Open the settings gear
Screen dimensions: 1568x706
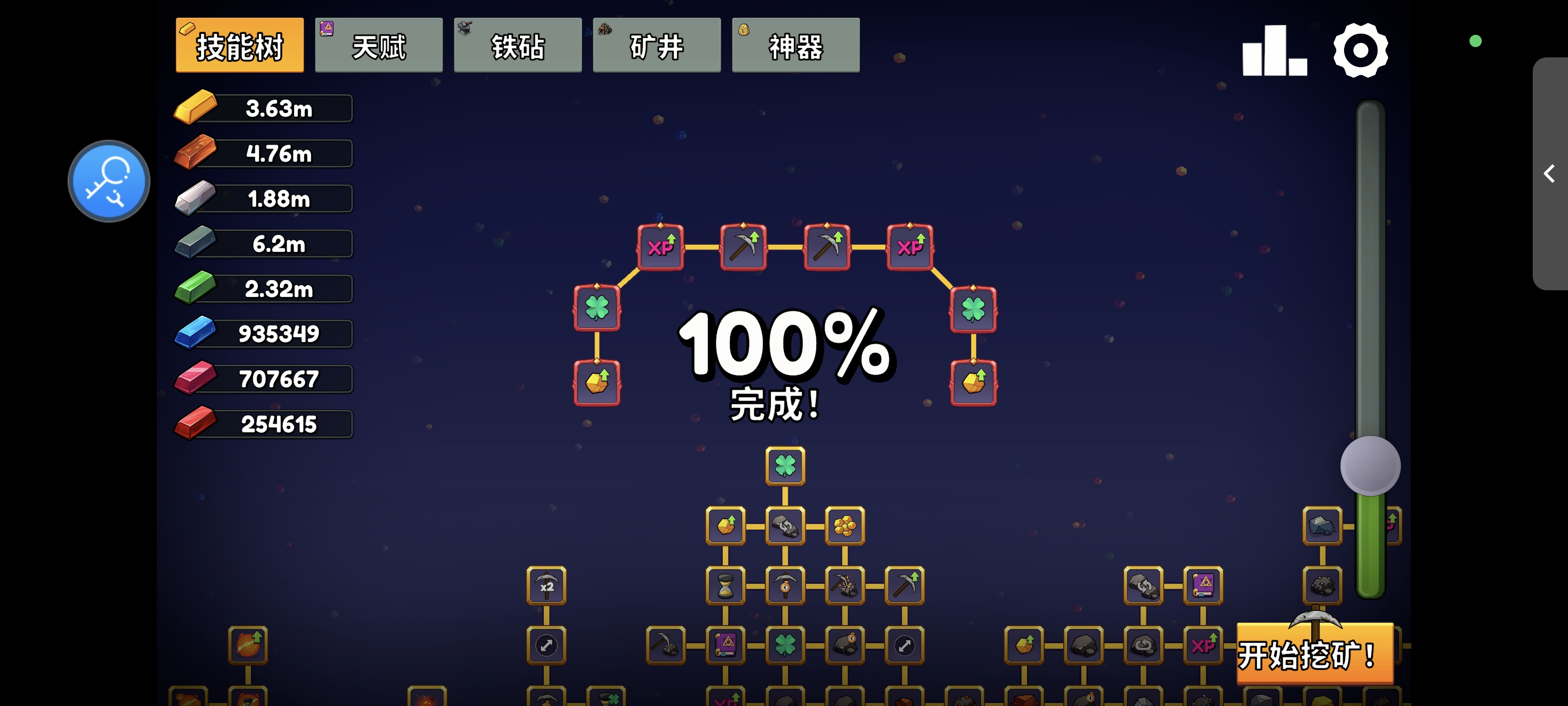(x=1360, y=50)
